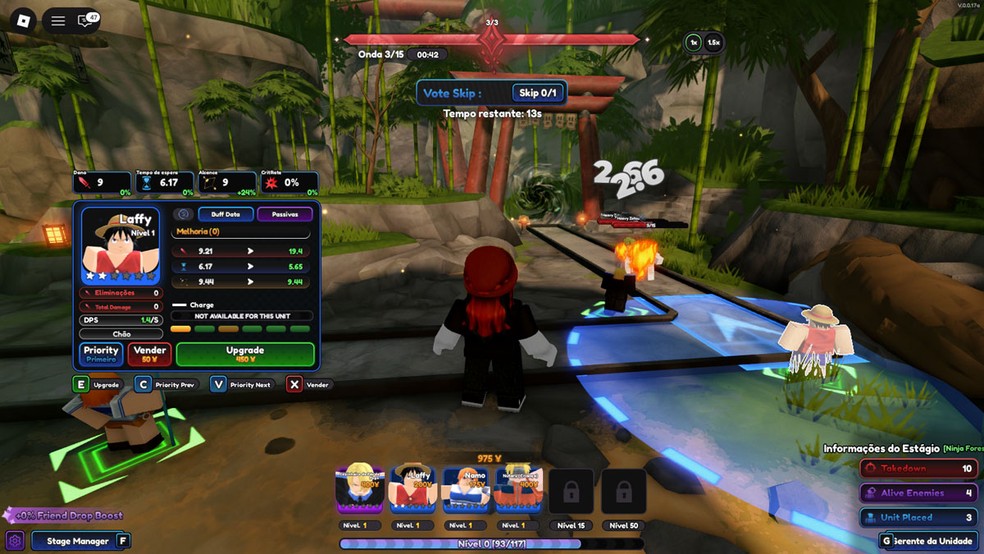Open Gerente da Unidade unit manager
Screen dimensions: 984x554
(930, 541)
